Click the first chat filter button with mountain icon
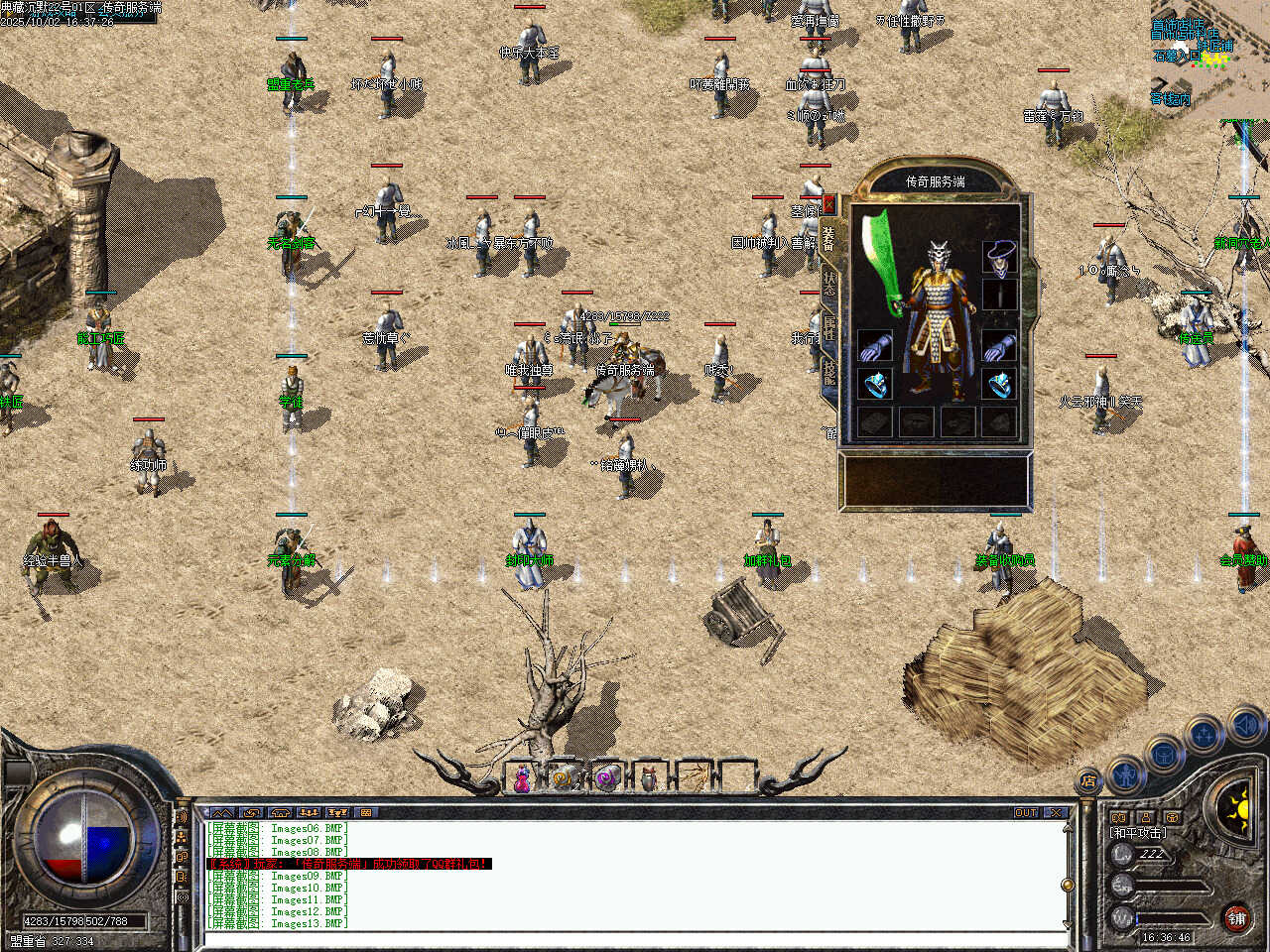The width and height of the screenshot is (1270, 952). 222,812
